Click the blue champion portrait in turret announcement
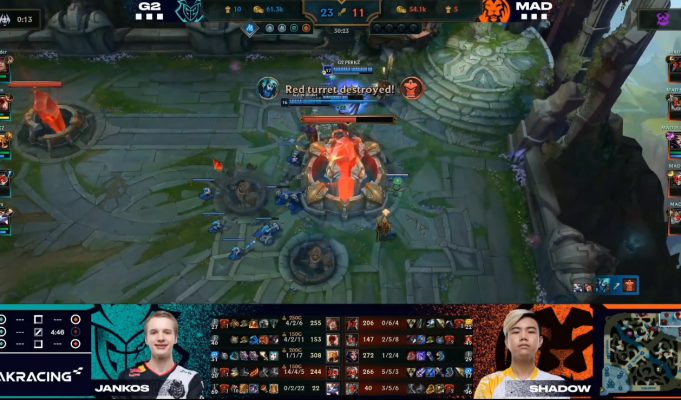Image resolution: width=681 pixels, height=400 pixels. (268, 88)
